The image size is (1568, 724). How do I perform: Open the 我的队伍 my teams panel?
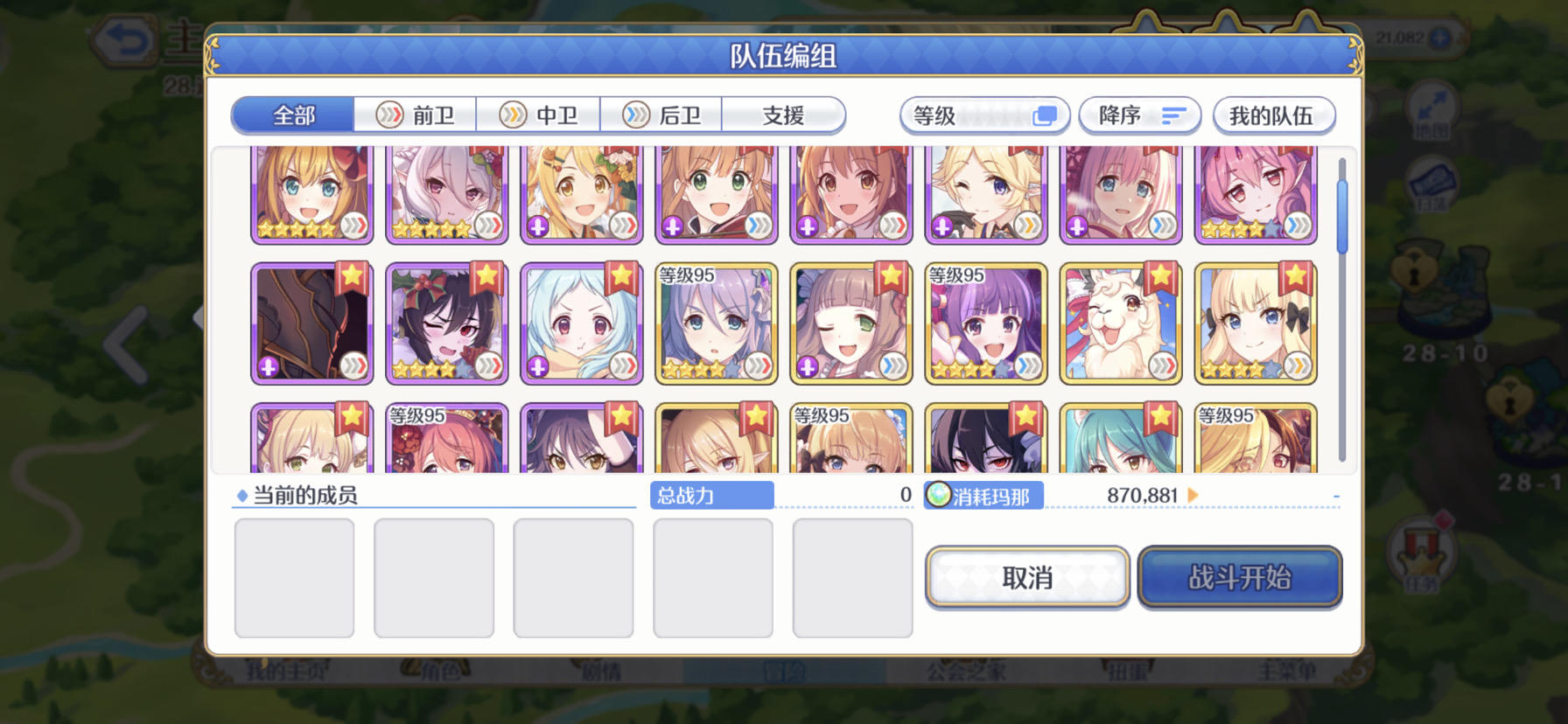1272,115
